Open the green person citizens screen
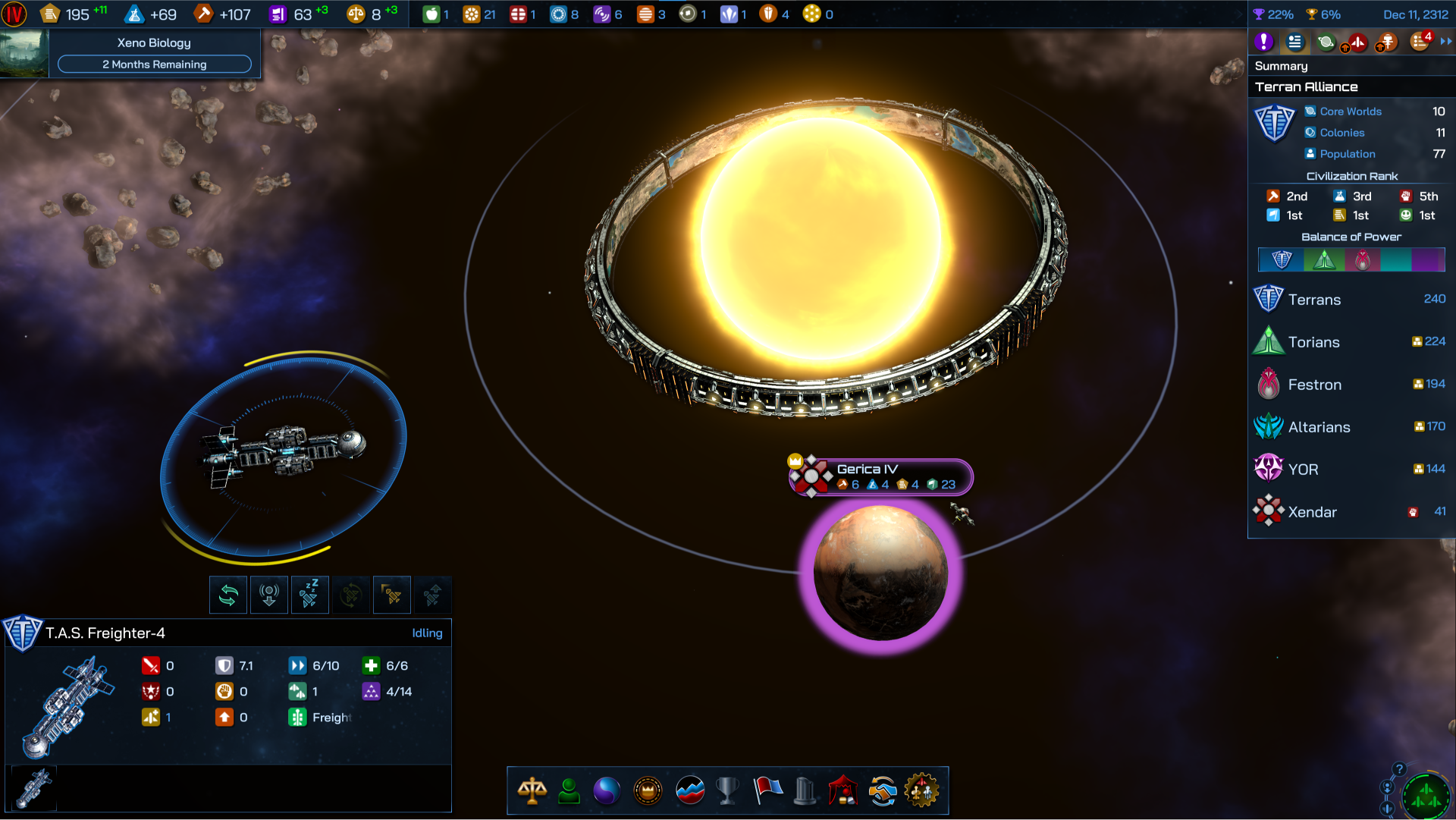This screenshot has height=820, width=1456. click(x=569, y=791)
